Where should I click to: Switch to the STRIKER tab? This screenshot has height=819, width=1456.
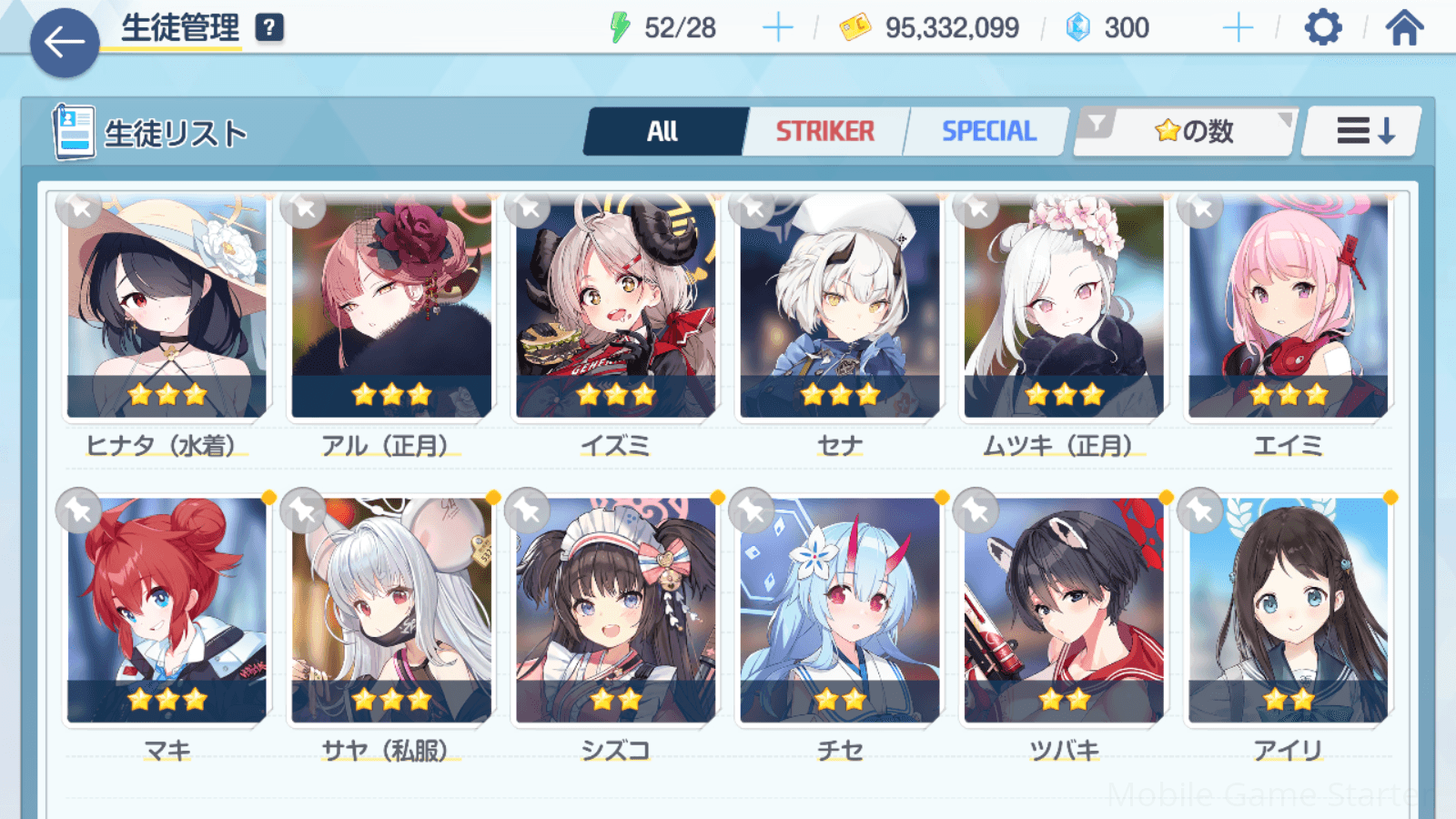[x=824, y=132]
